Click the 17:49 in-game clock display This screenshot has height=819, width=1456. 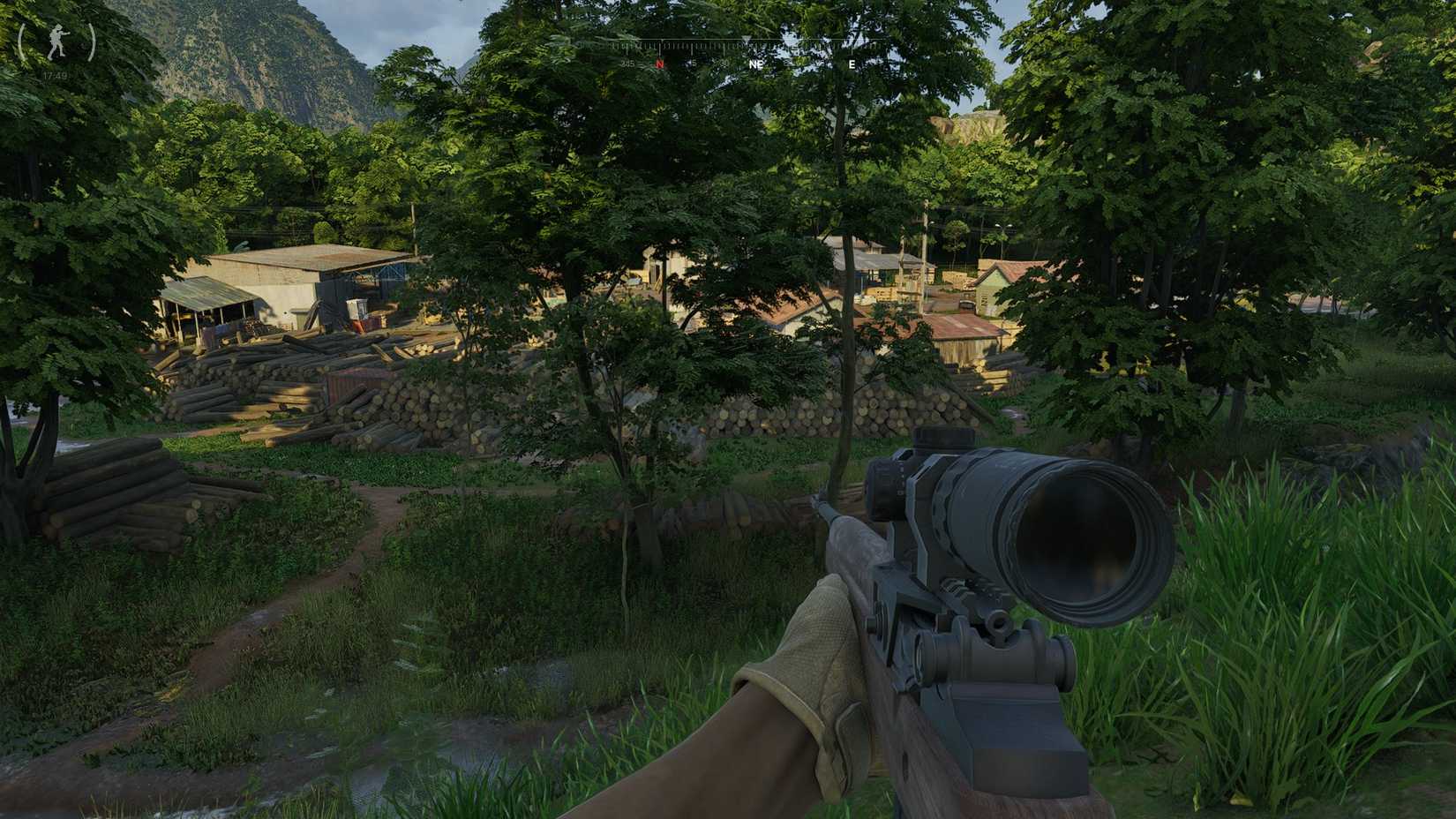coord(55,75)
